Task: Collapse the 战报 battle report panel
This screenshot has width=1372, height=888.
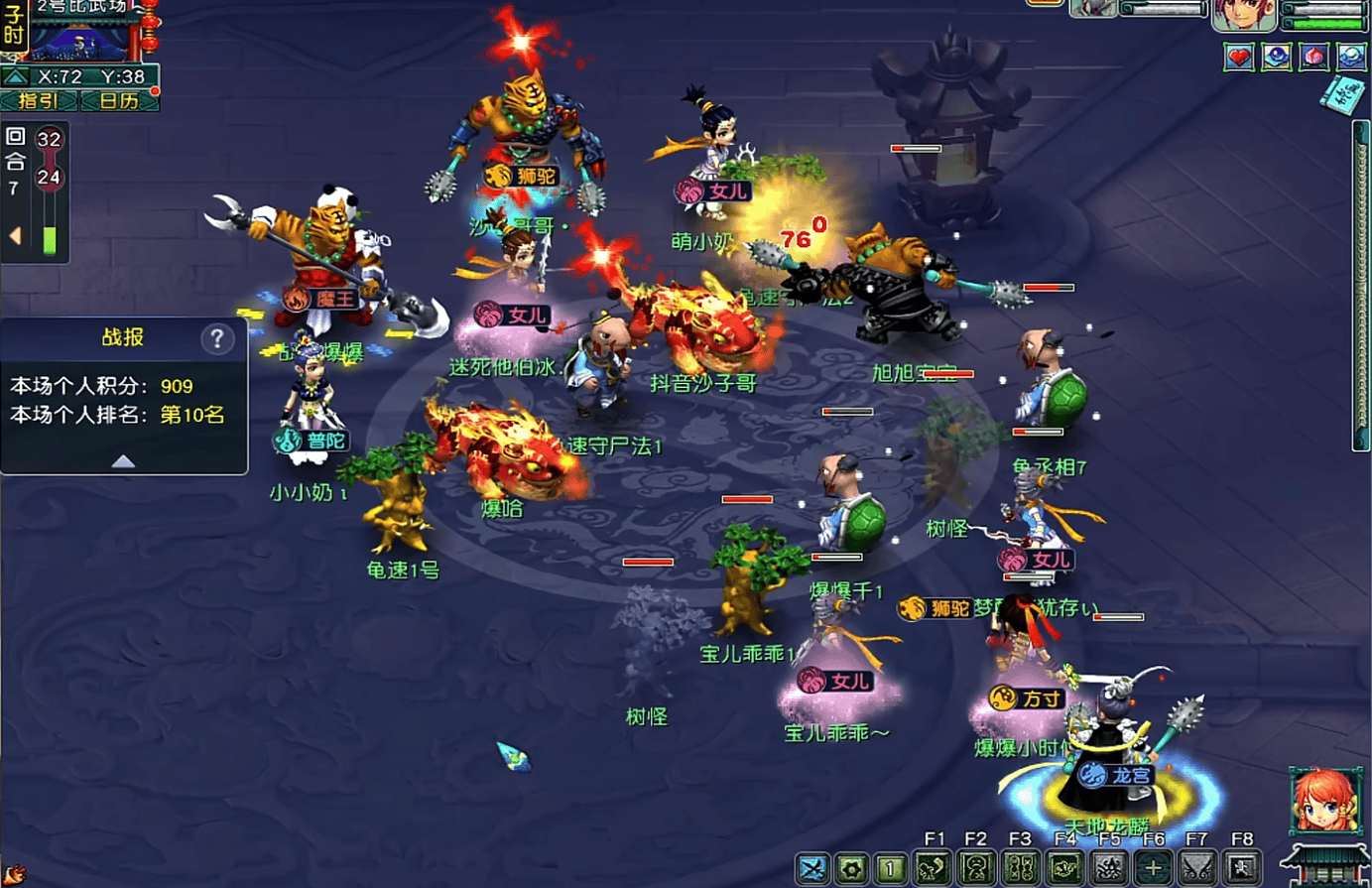Action: click(x=123, y=461)
